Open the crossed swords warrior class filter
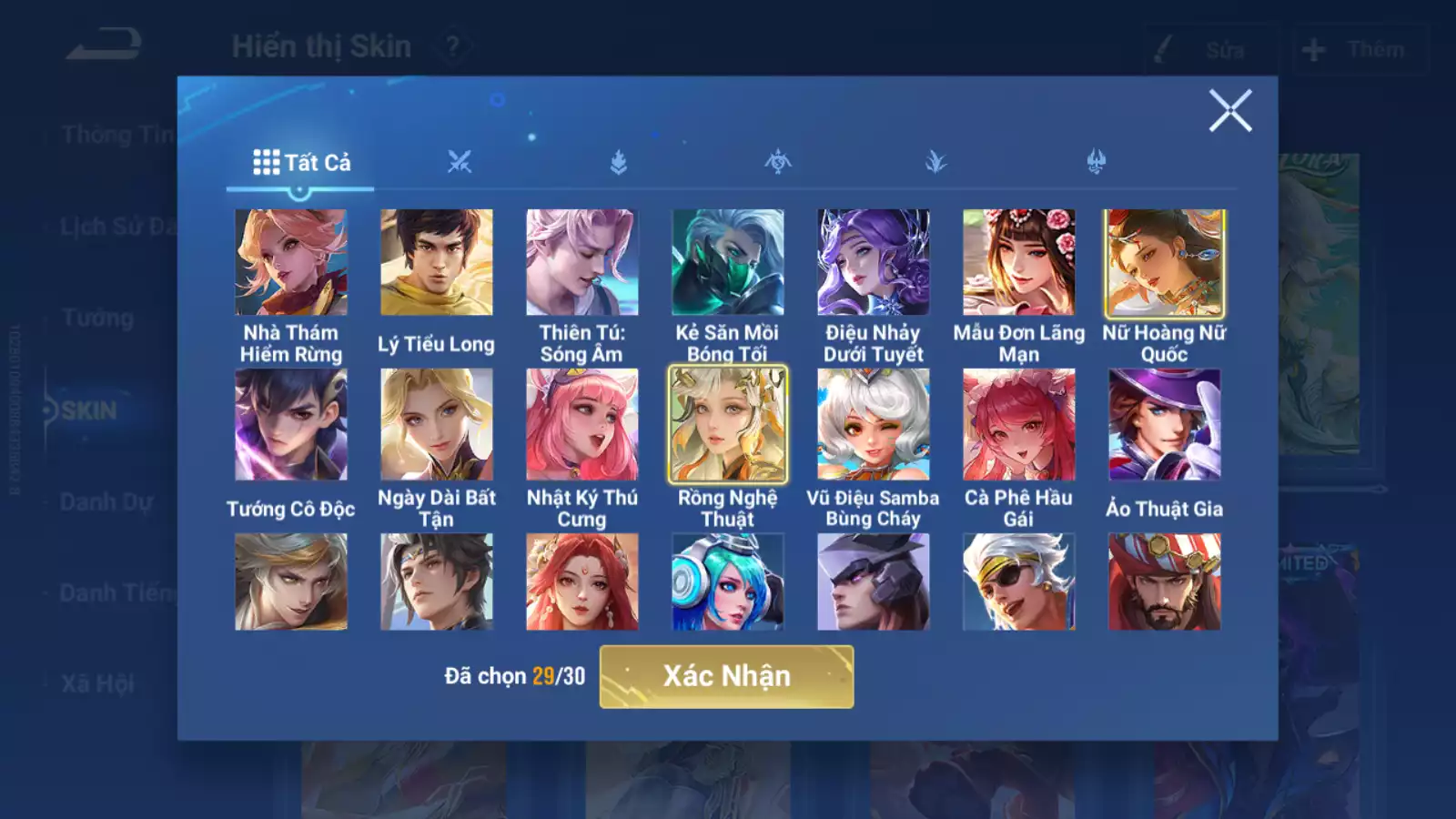This screenshot has width=1456, height=819. pyautogui.click(x=459, y=161)
